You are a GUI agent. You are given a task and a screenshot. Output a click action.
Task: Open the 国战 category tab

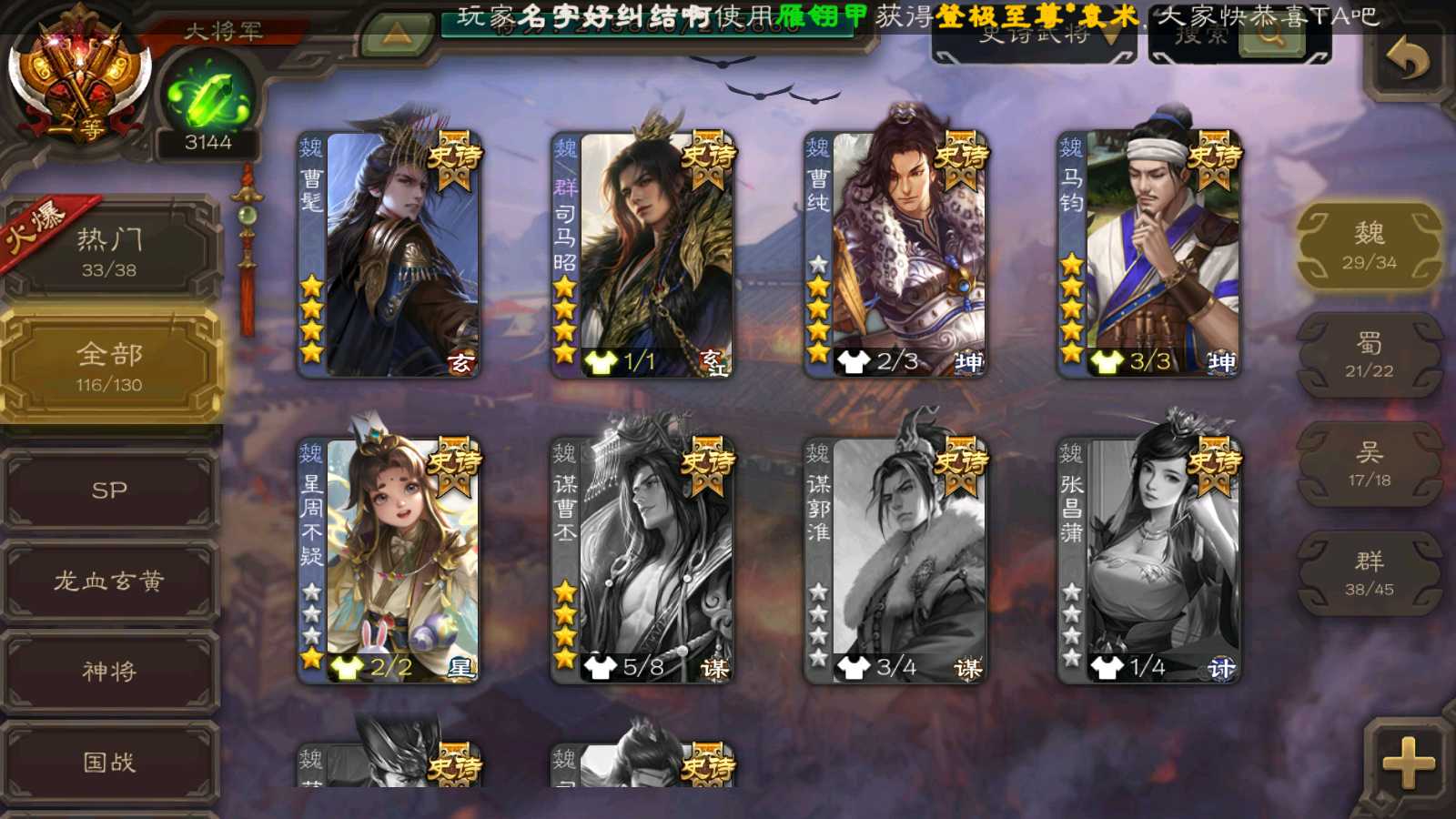109,761
